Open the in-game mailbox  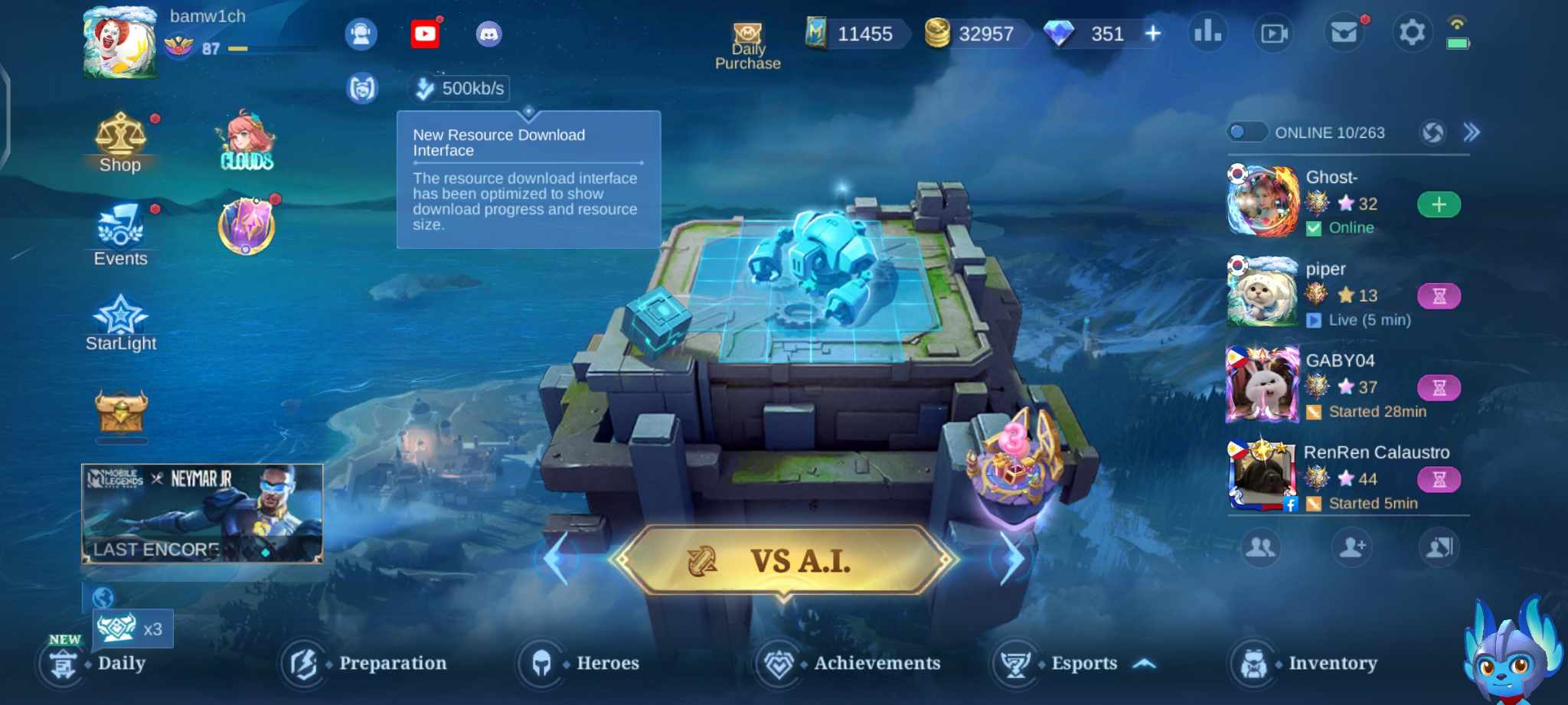click(x=1344, y=34)
